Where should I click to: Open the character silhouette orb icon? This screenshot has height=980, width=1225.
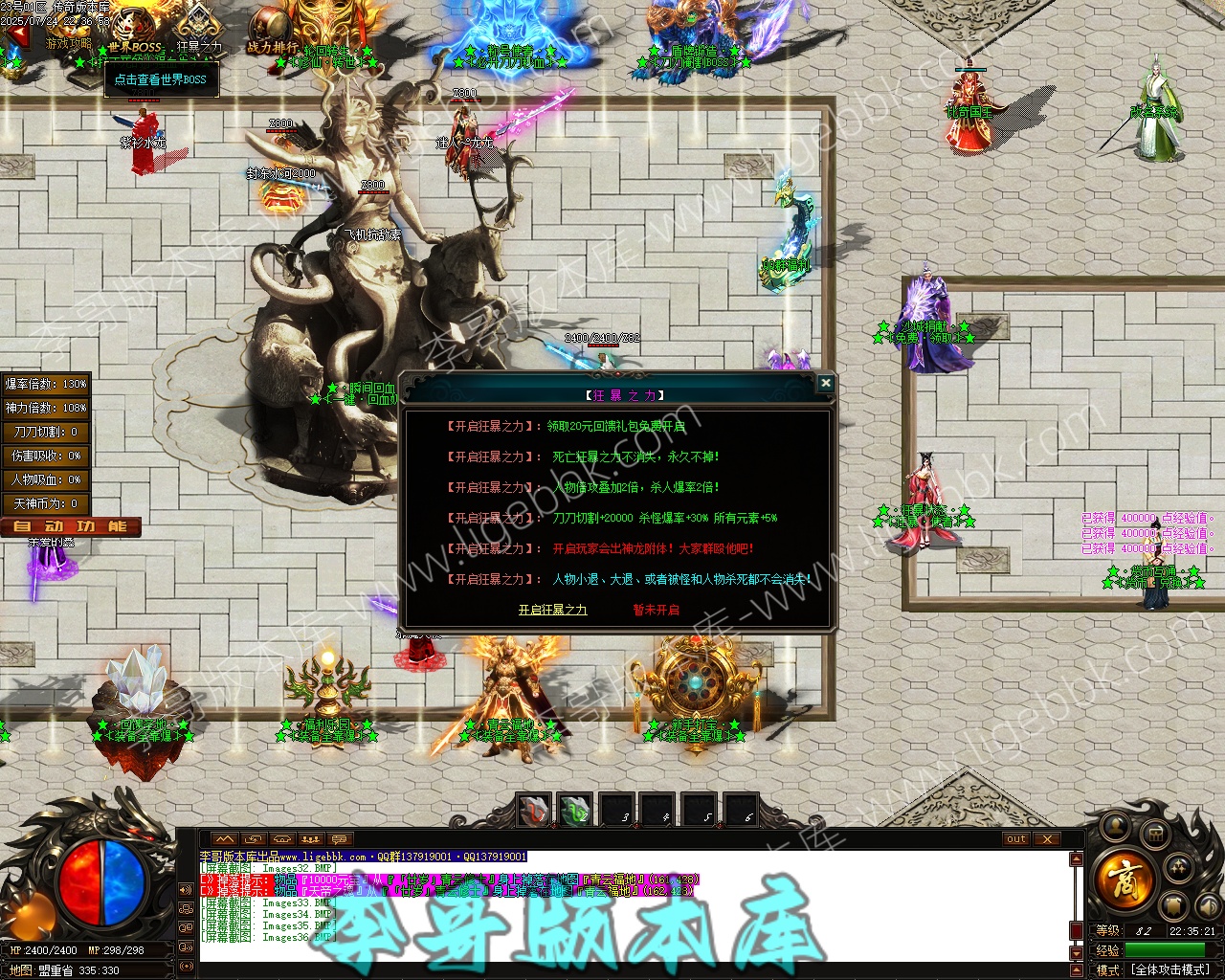[1115, 826]
